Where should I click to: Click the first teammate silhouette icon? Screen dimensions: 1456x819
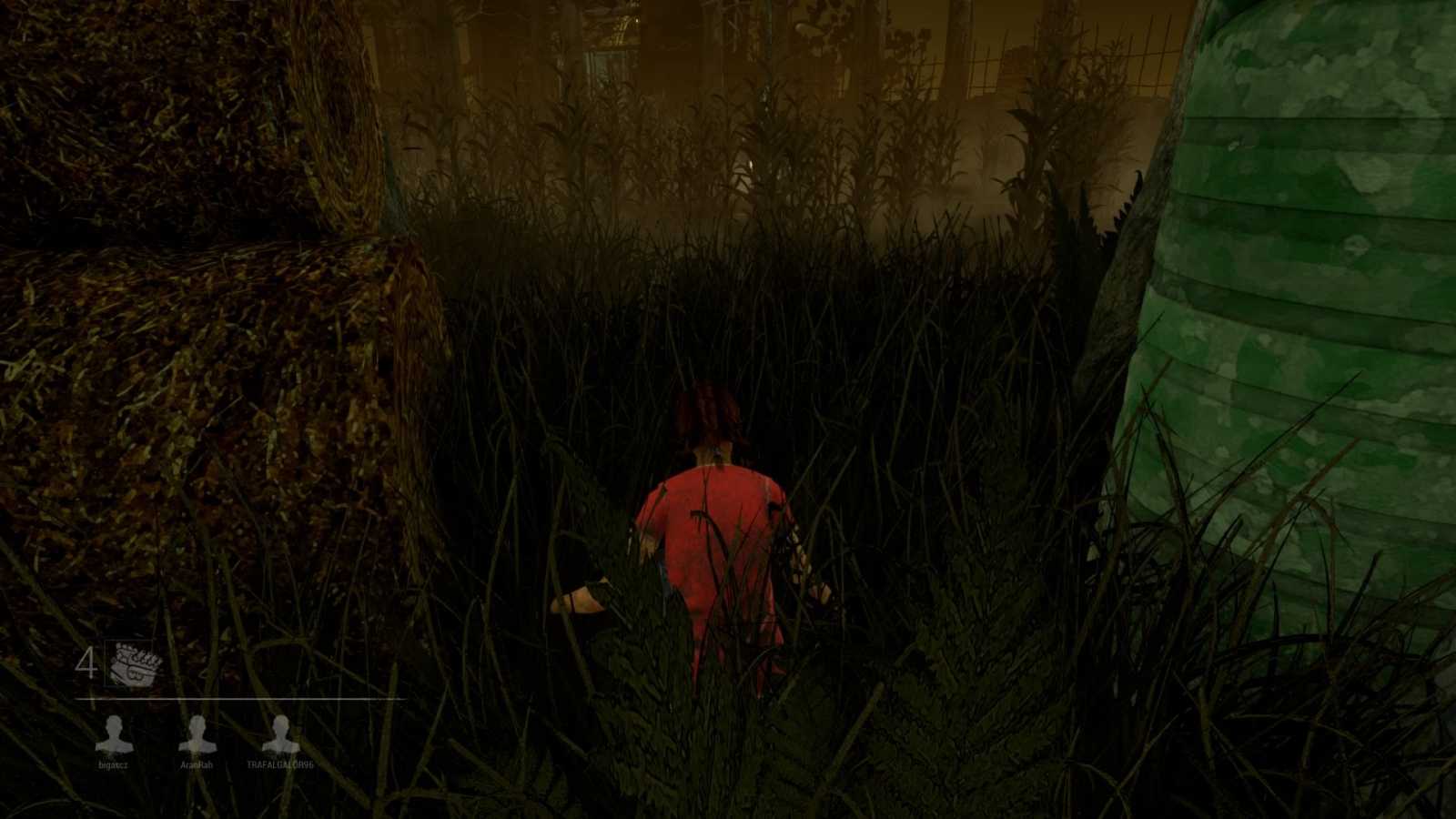(113, 733)
